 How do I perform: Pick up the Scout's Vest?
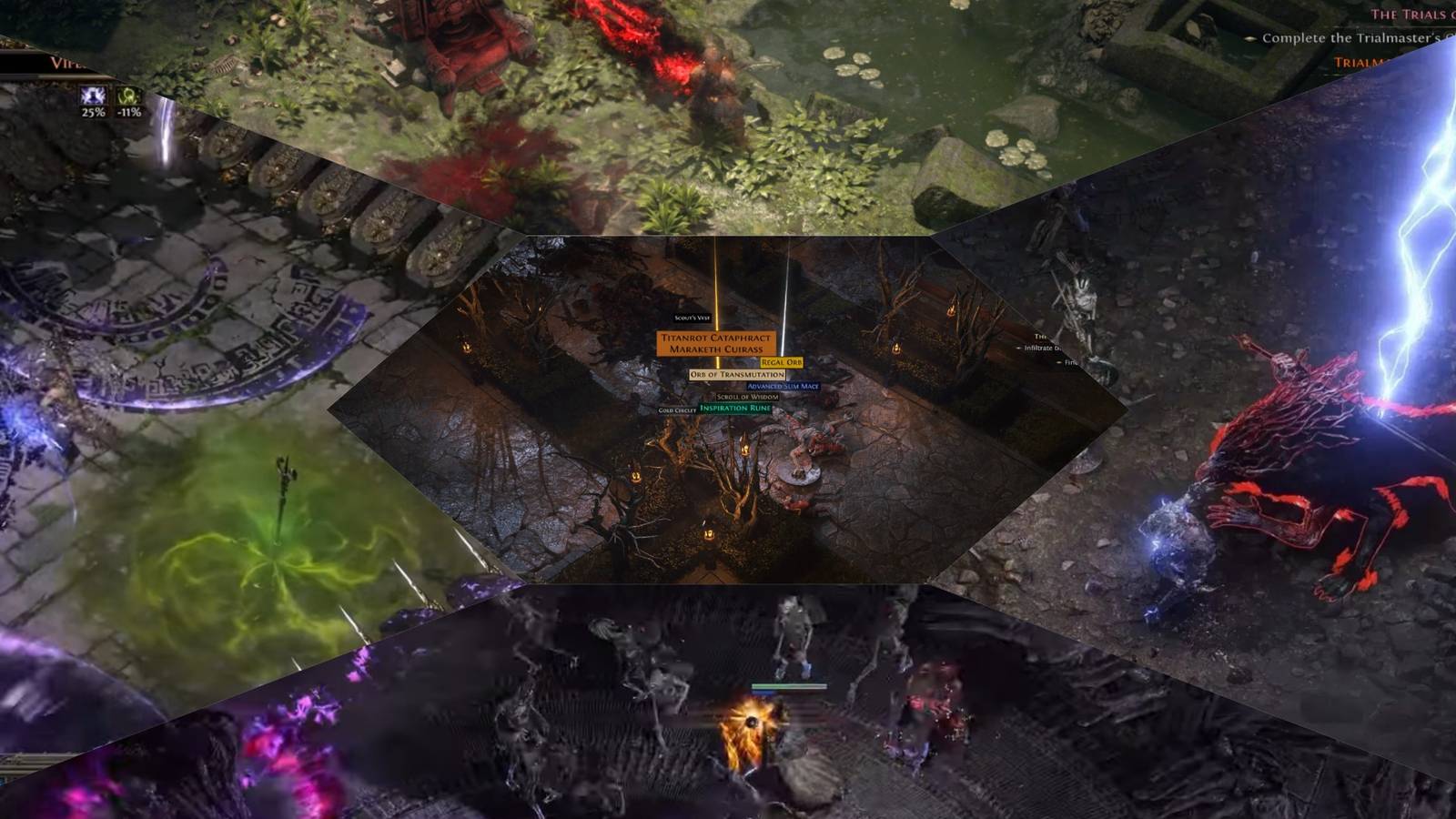[x=693, y=318]
